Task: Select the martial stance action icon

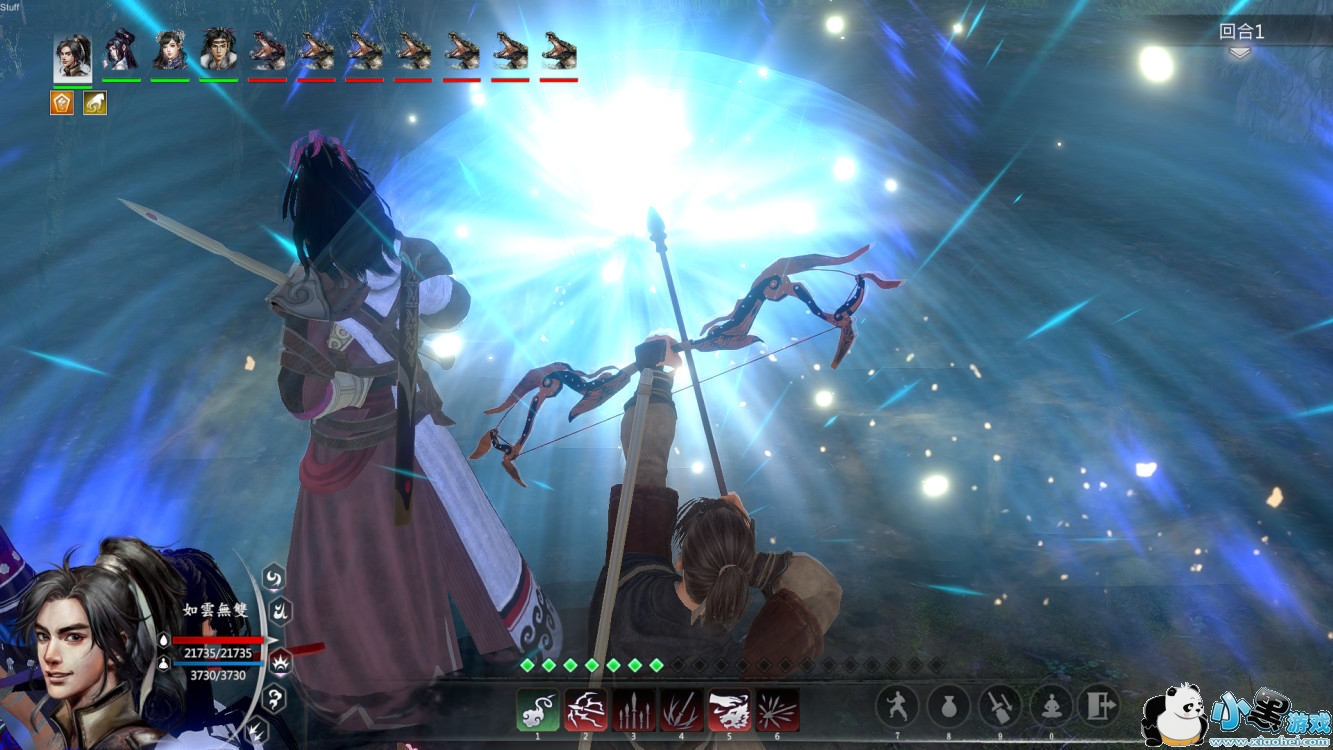Action: [897, 706]
